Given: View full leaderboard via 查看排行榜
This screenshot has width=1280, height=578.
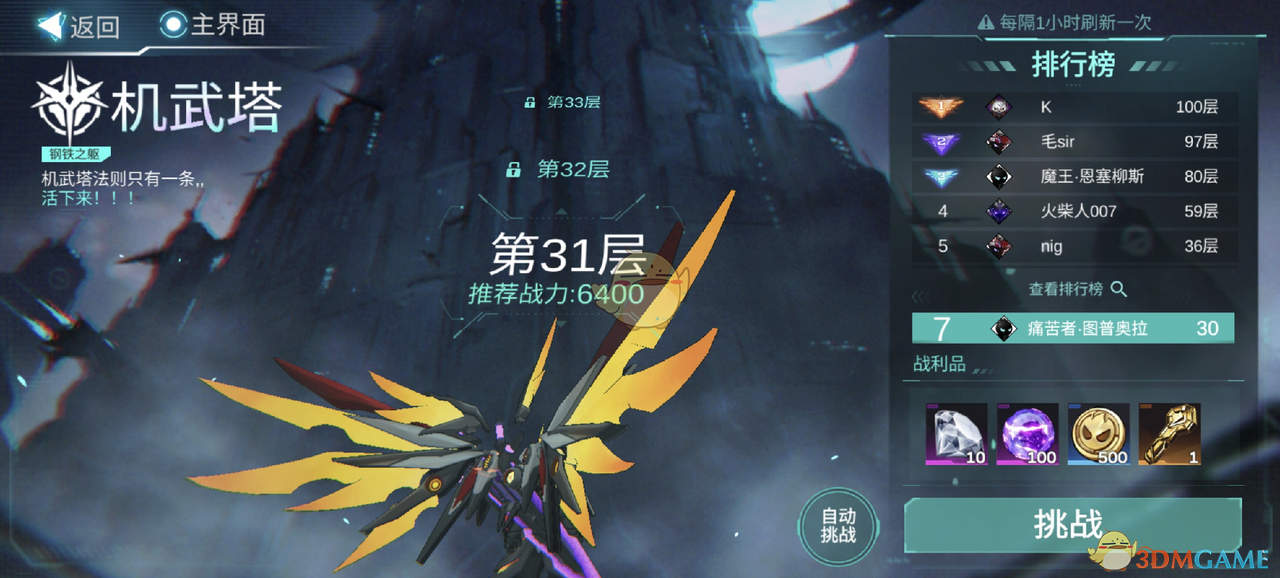Looking at the screenshot, I should [1077, 289].
